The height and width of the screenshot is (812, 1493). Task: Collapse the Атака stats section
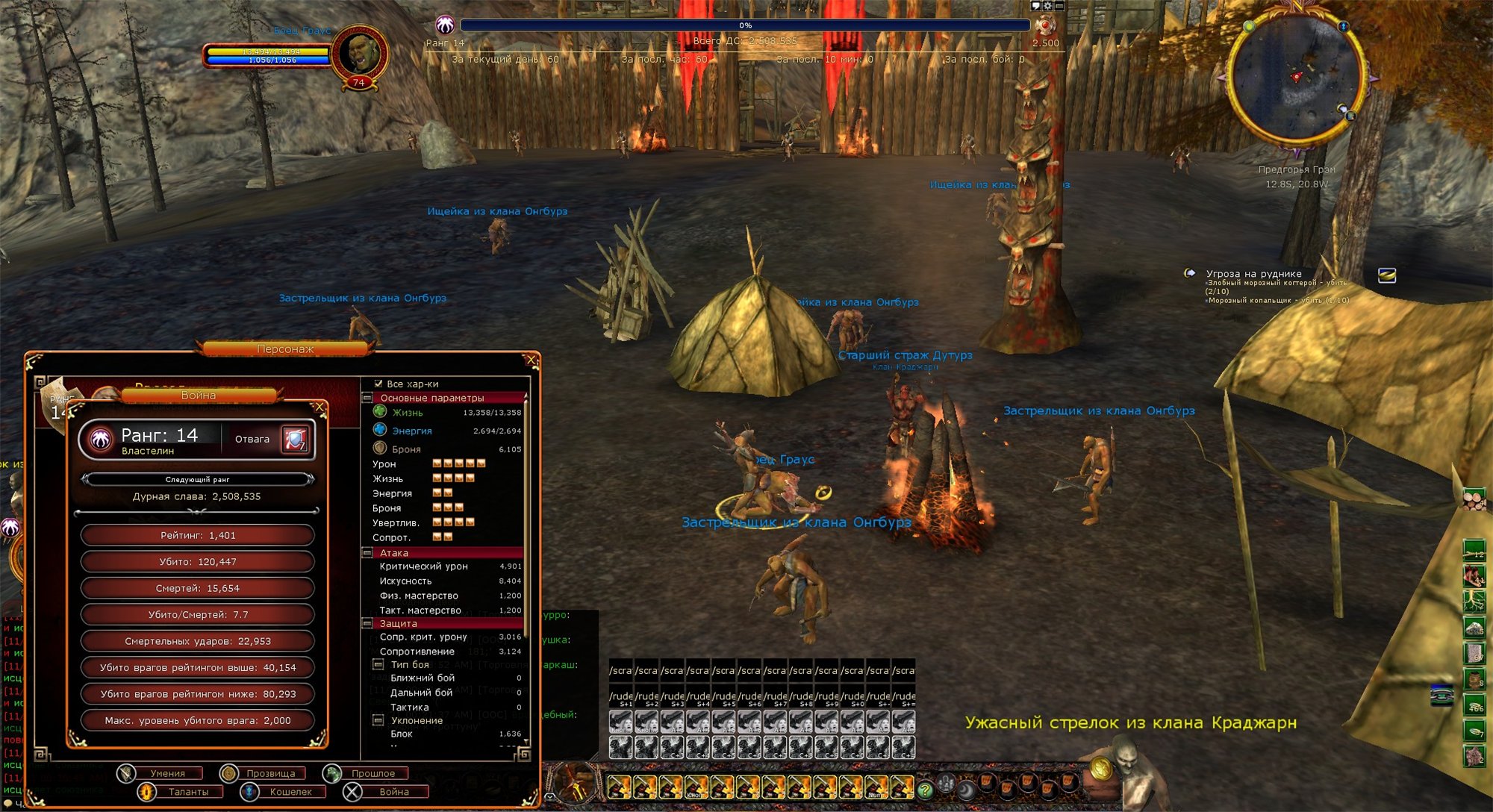[367, 553]
